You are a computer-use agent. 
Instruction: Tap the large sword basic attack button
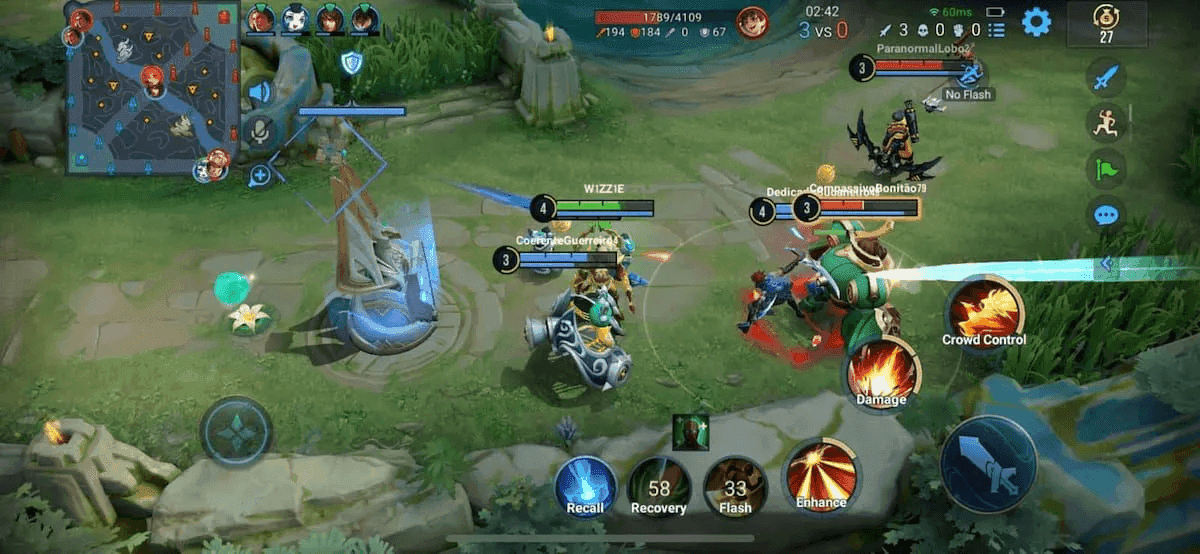tap(988, 464)
